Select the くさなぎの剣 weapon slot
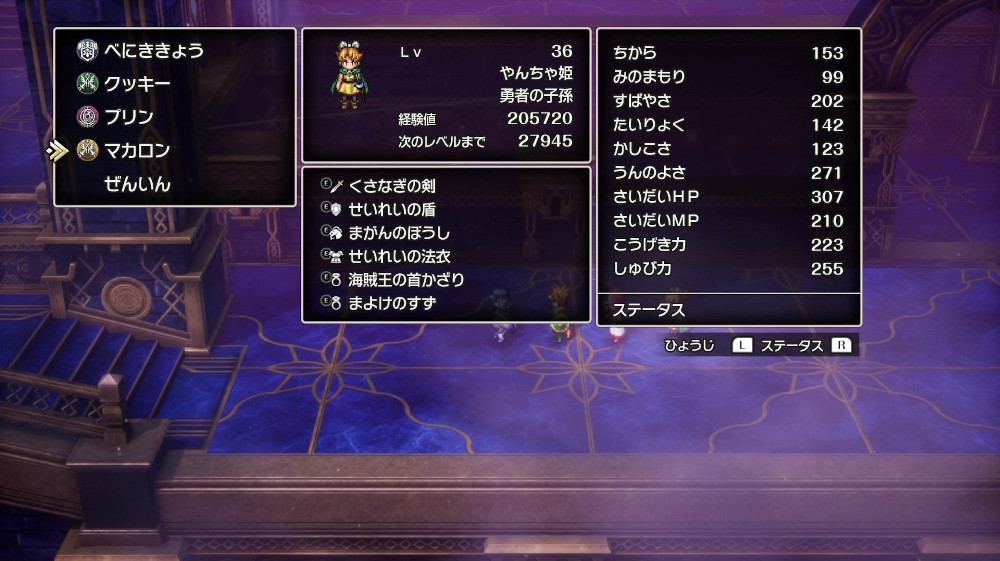Image resolution: width=1000 pixels, height=561 pixels. pyautogui.click(x=391, y=186)
